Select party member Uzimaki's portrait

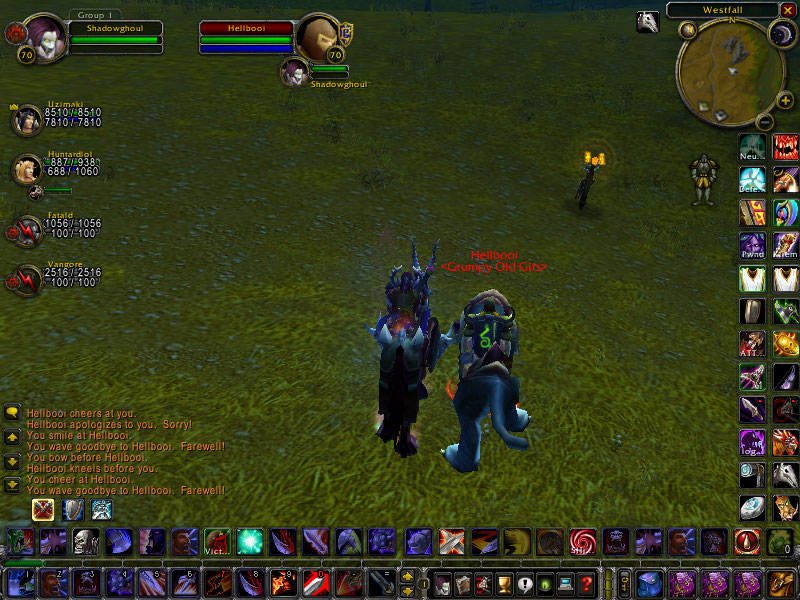25,119
